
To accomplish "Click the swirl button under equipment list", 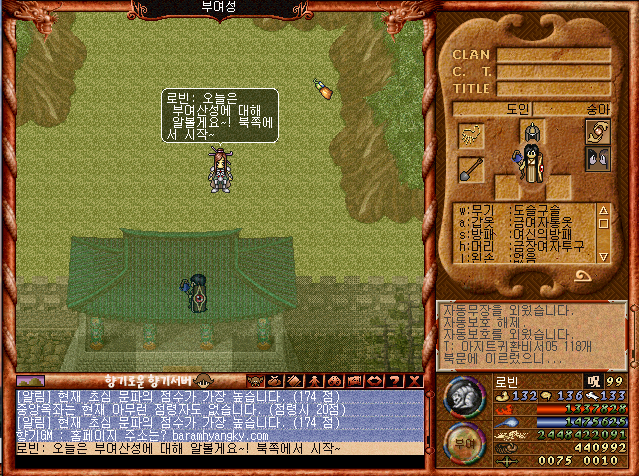I will (x=581, y=275).
